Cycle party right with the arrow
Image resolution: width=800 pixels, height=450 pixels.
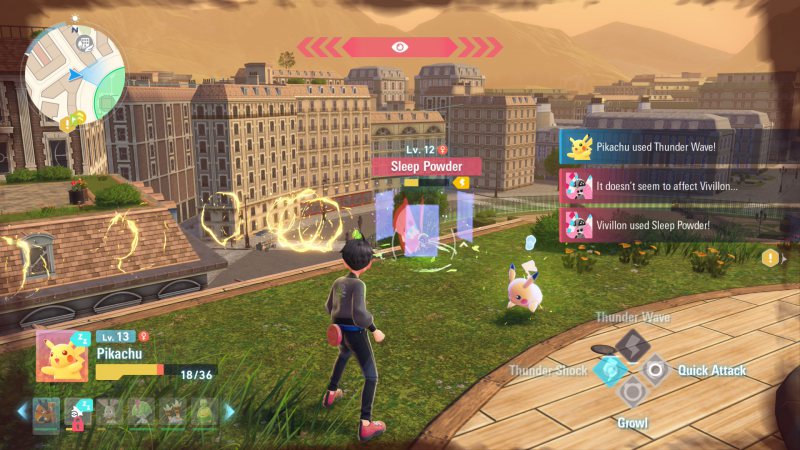tap(230, 410)
